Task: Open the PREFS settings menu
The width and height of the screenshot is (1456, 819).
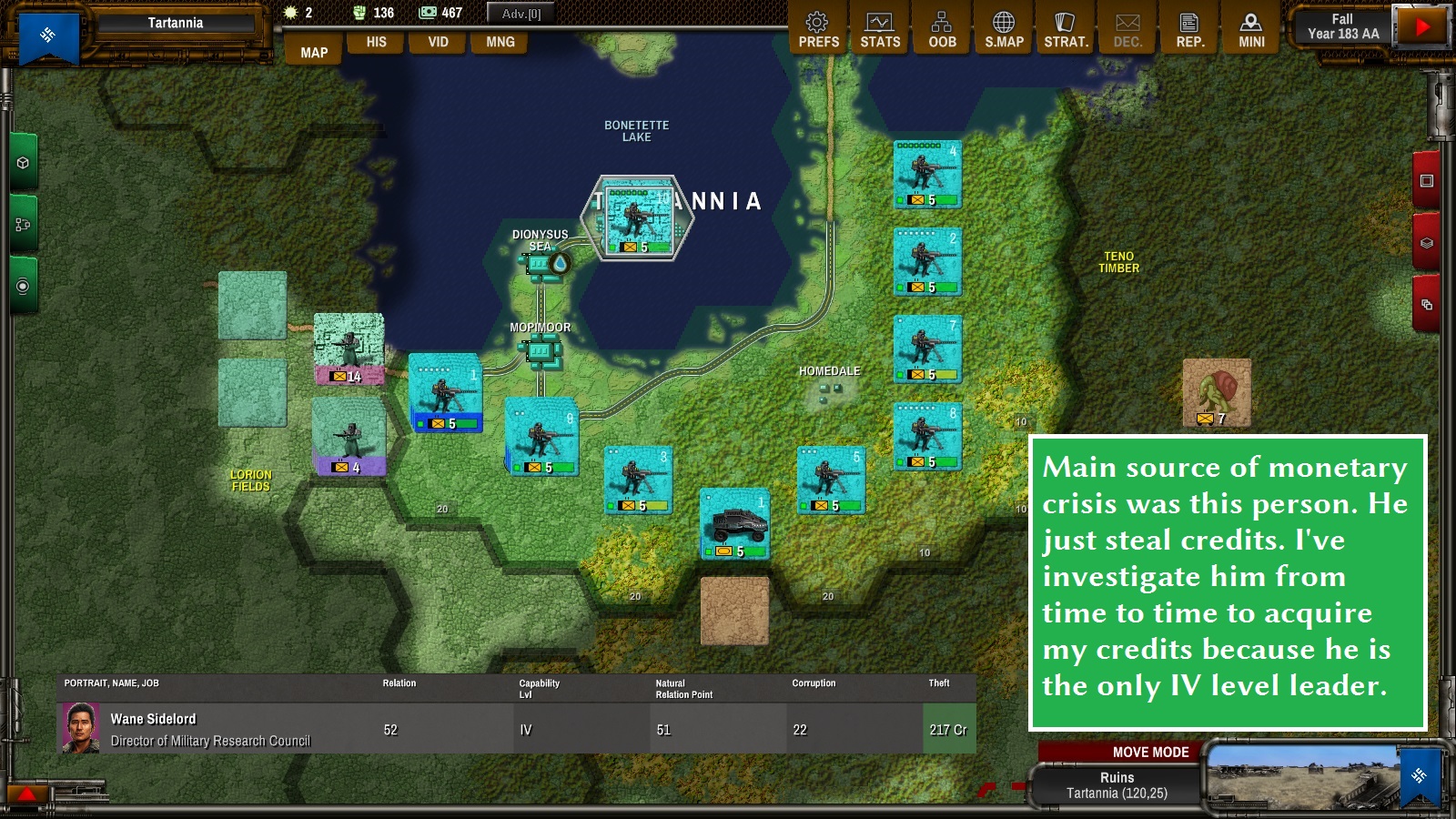Action: 818,30
